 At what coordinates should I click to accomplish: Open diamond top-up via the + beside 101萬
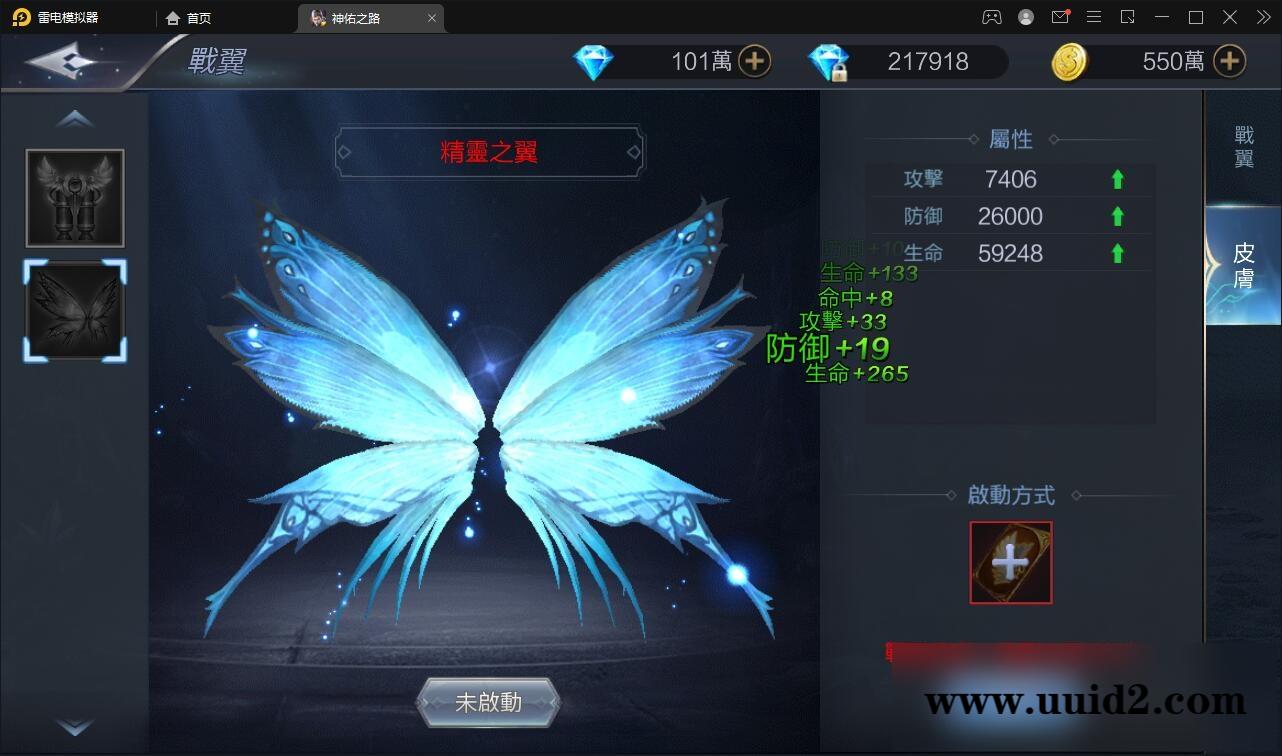[x=757, y=61]
